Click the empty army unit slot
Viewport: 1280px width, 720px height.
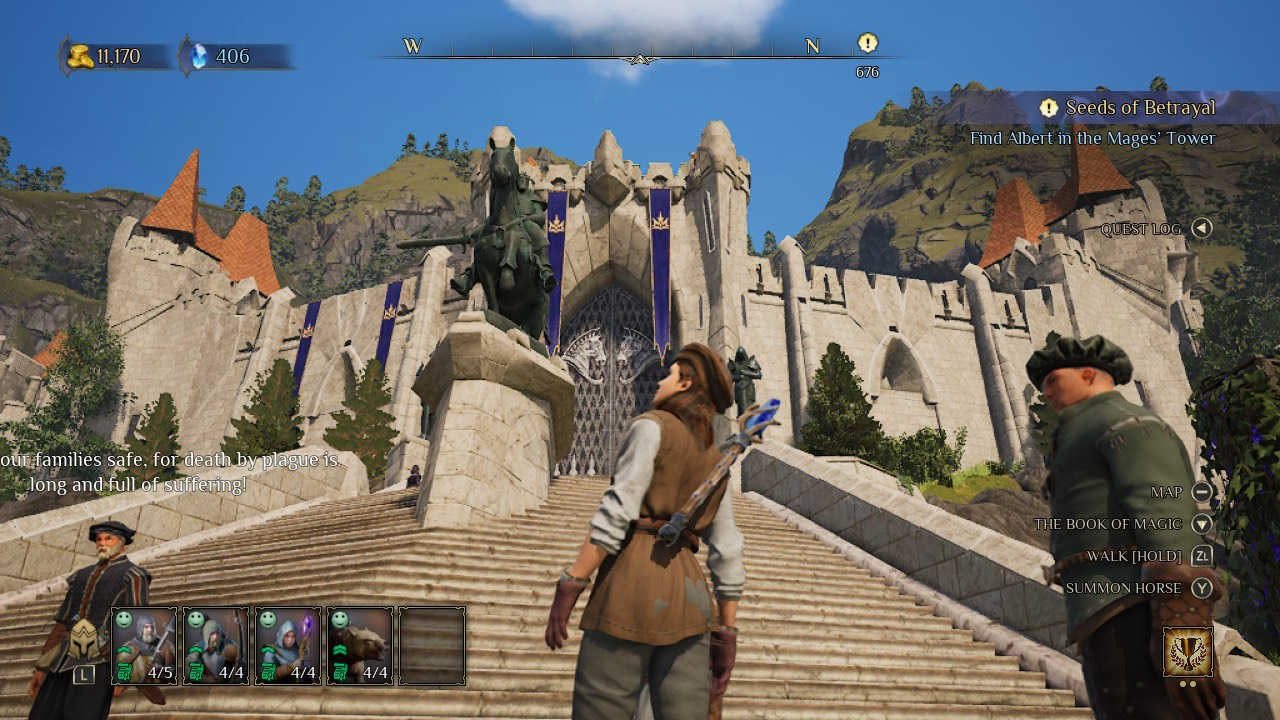click(x=432, y=645)
